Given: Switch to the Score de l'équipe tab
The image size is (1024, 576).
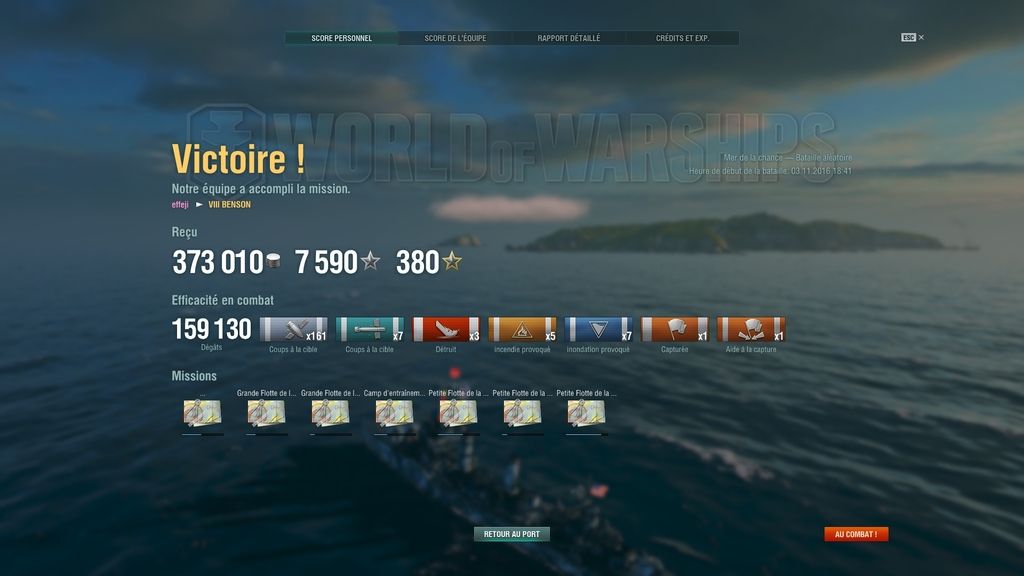Looking at the screenshot, I should [455, 38].
